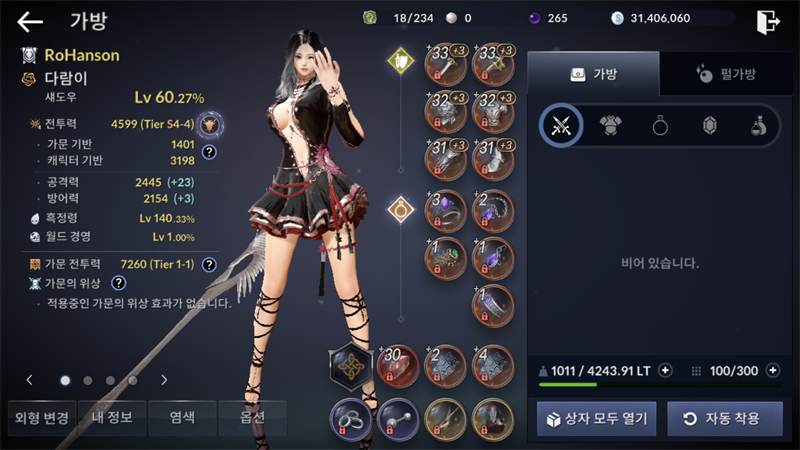Go back using the arrow beside 가방
This screenshot has height=450, width=800.
(x=30, y=21)
